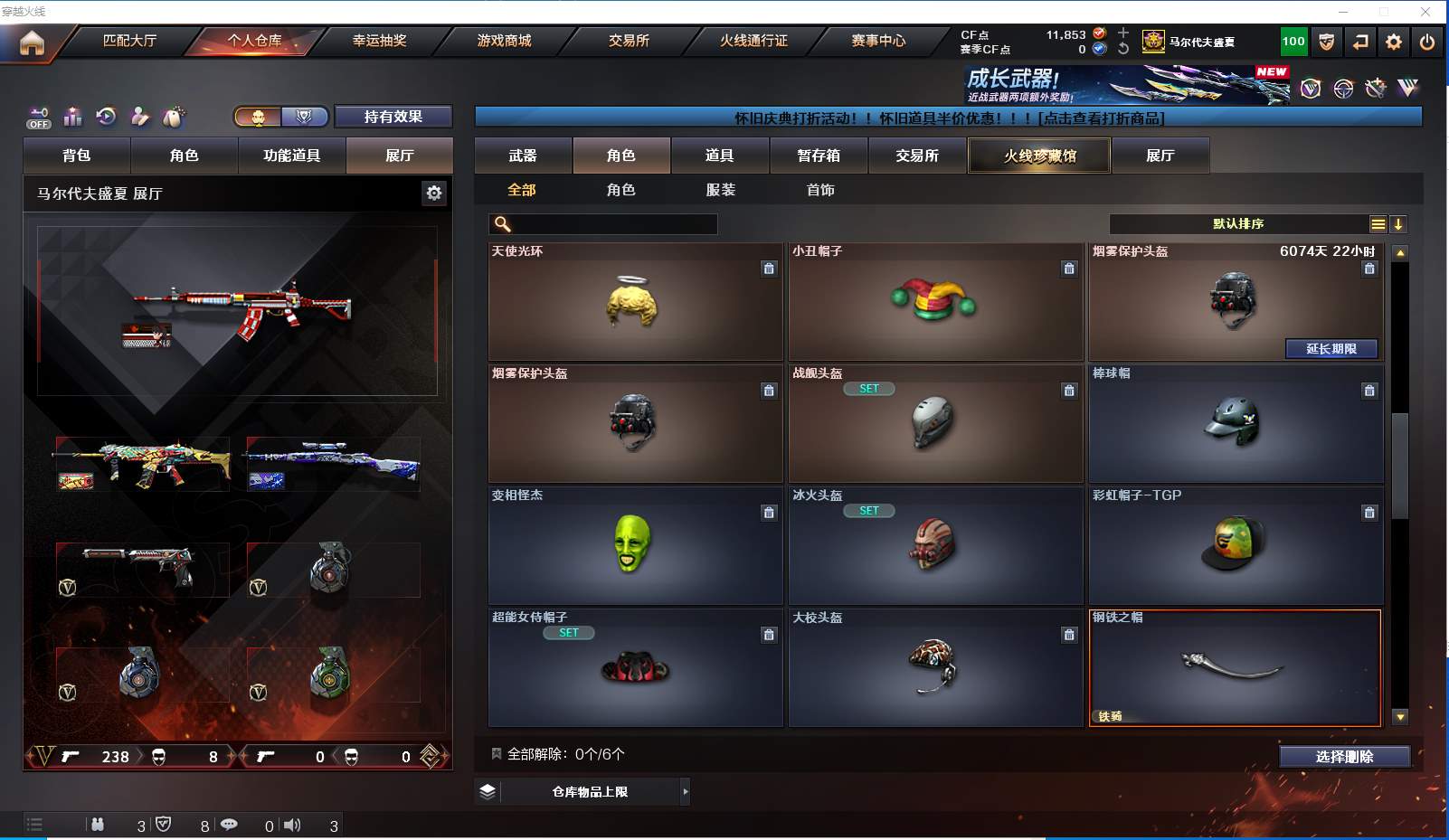Screen dimensions: 1449x840
Task: Select the 天使光环 angel halo item
Action: coord(635,302)
